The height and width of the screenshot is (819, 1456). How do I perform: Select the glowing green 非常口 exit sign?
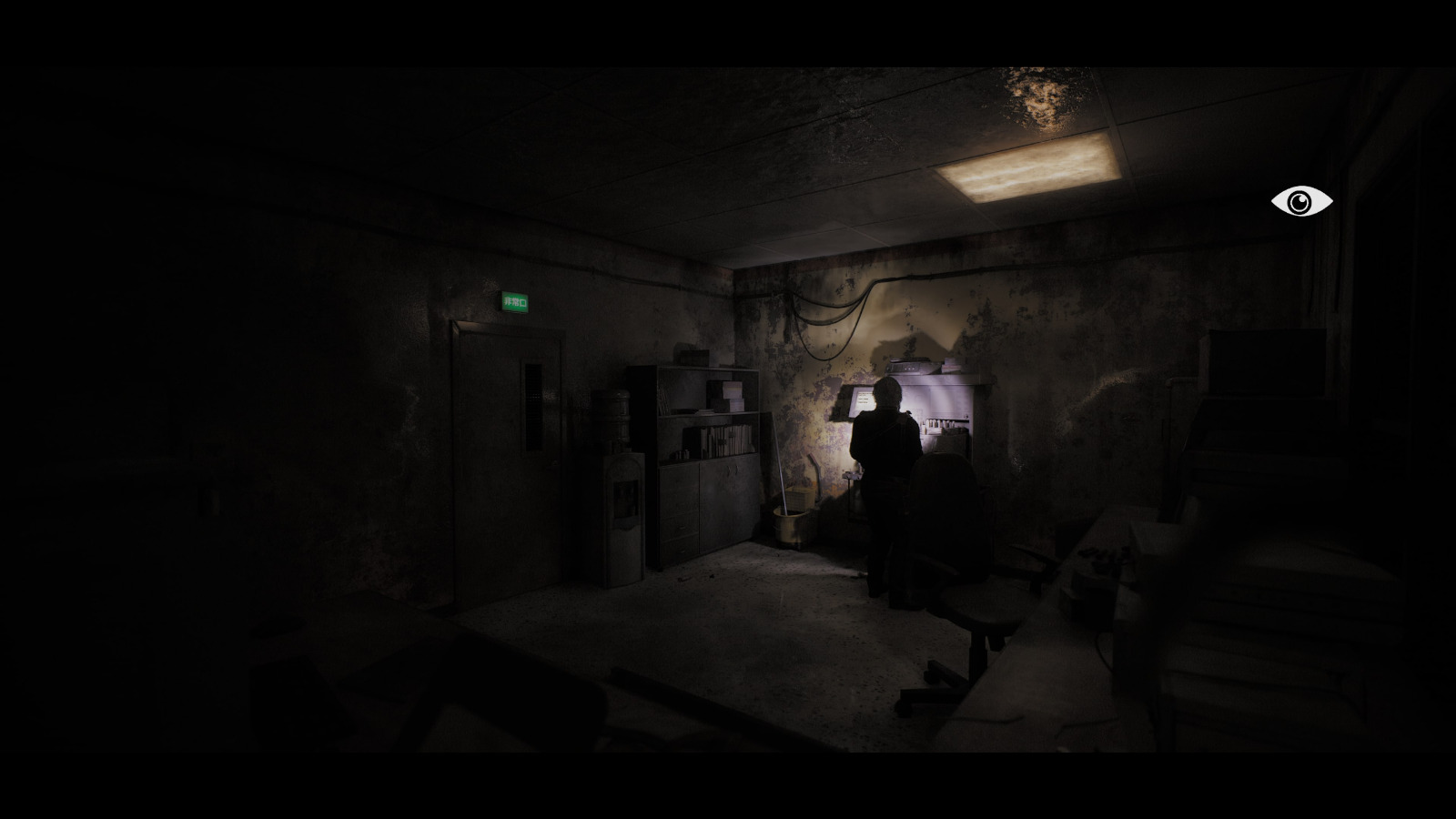pos(516,302)
